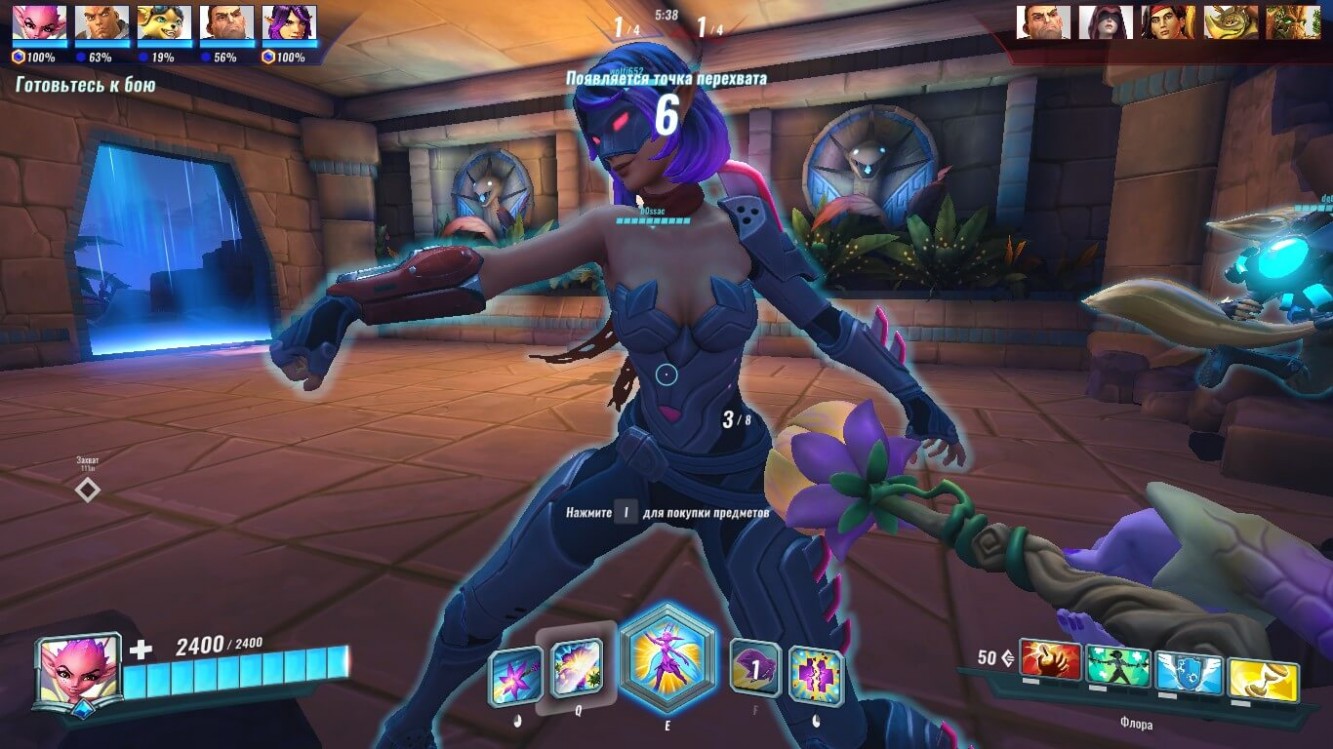The height and width of the screenshot is (749, 1333).
Task: Choose the yellow music note item card
Action: click(1262, 680)
